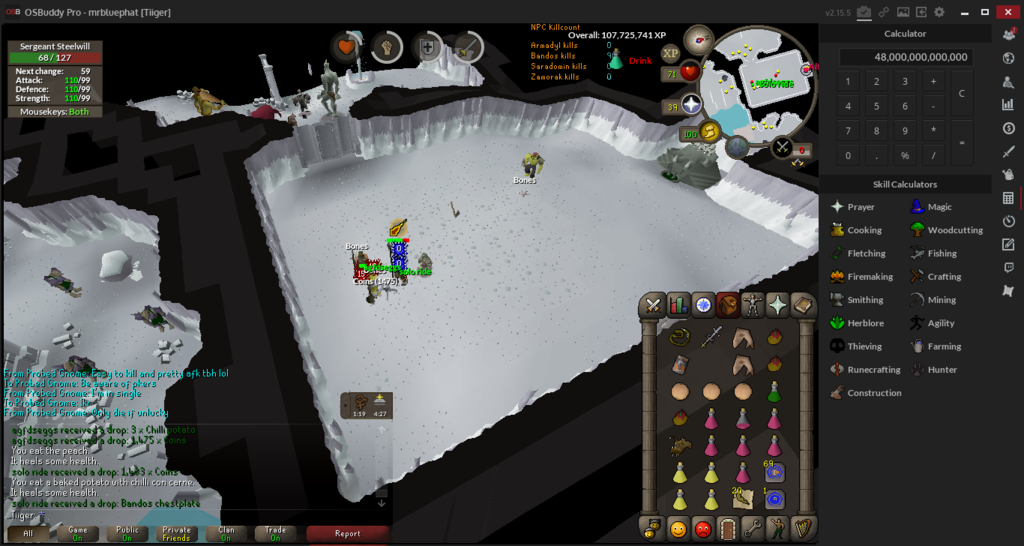Screen dimensions: 1024x546
Task: Open the world map globe orb
Action: tap(737, 147)
